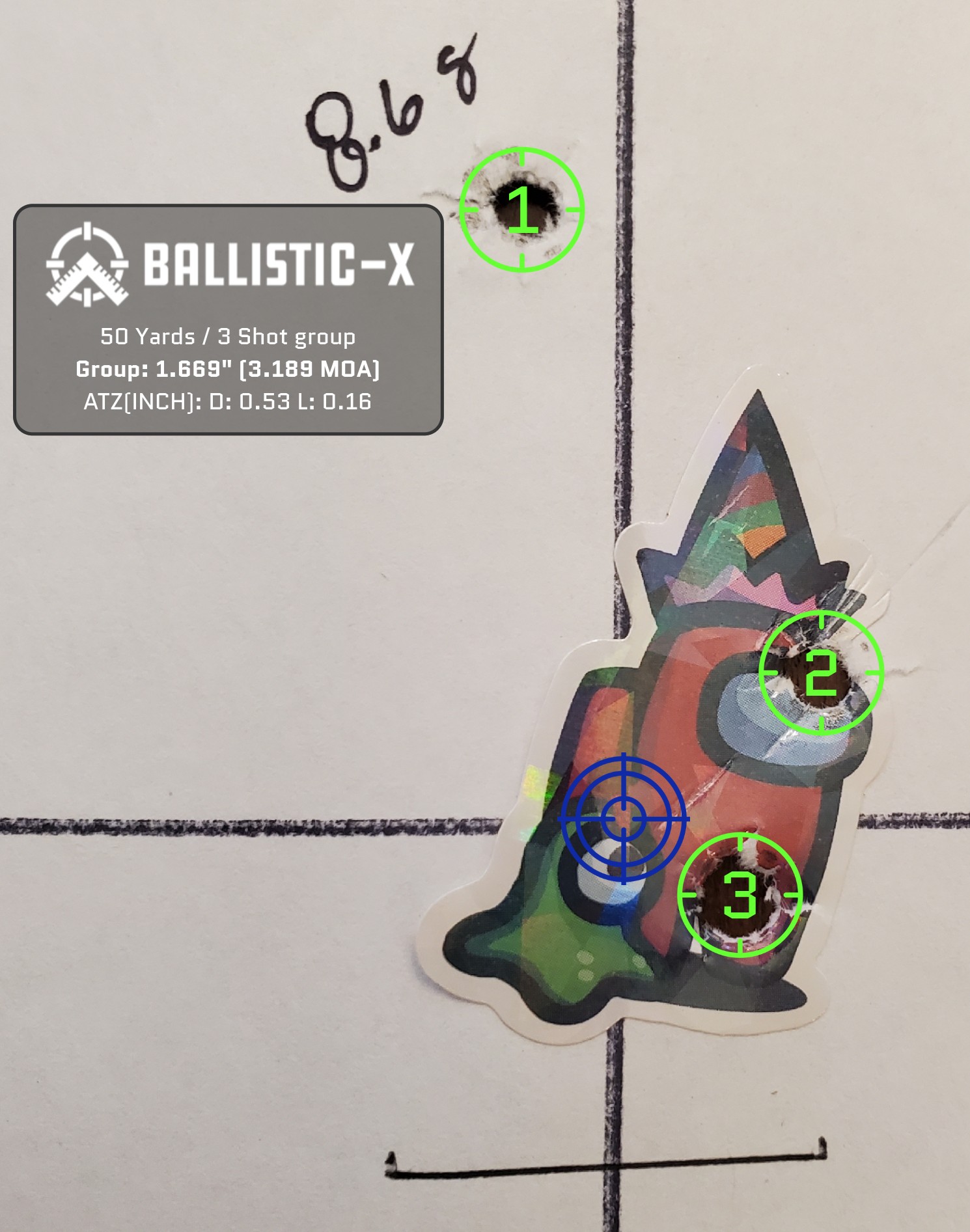
Task: Select the green shot marker numbered 2
Action: point(821,672)
